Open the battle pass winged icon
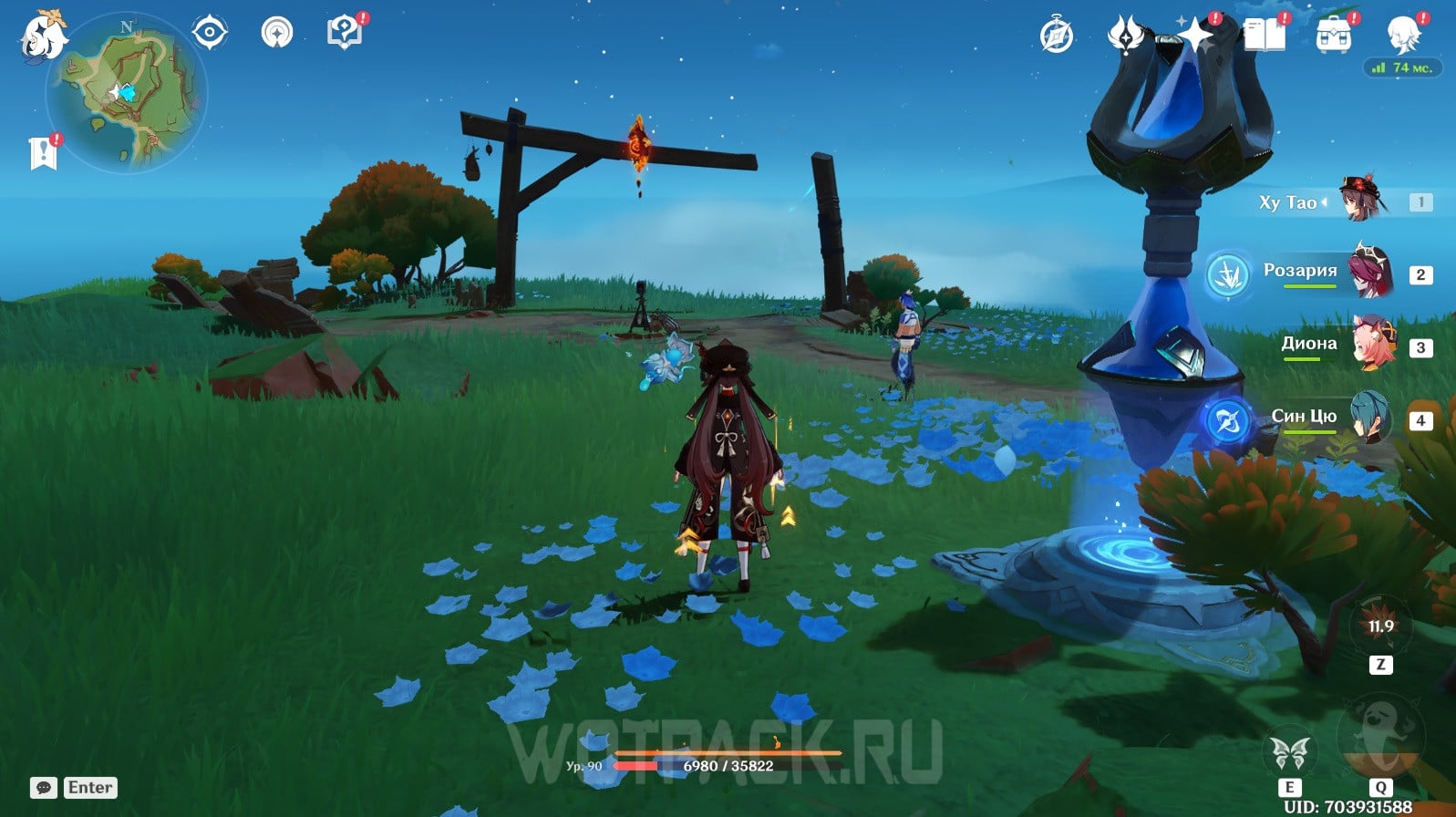 point(1126,36)
